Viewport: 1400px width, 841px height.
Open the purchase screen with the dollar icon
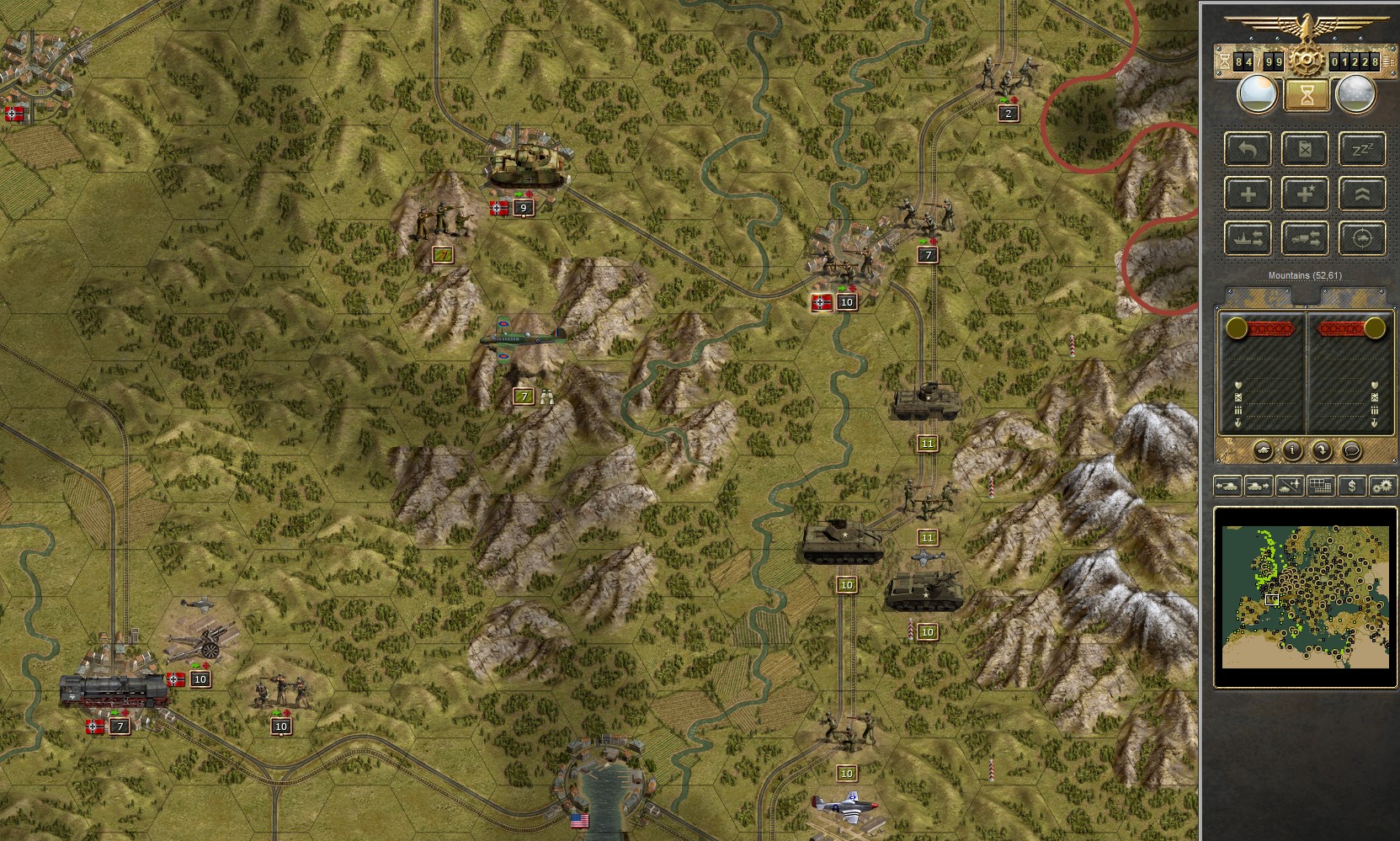pos(1352,487)
